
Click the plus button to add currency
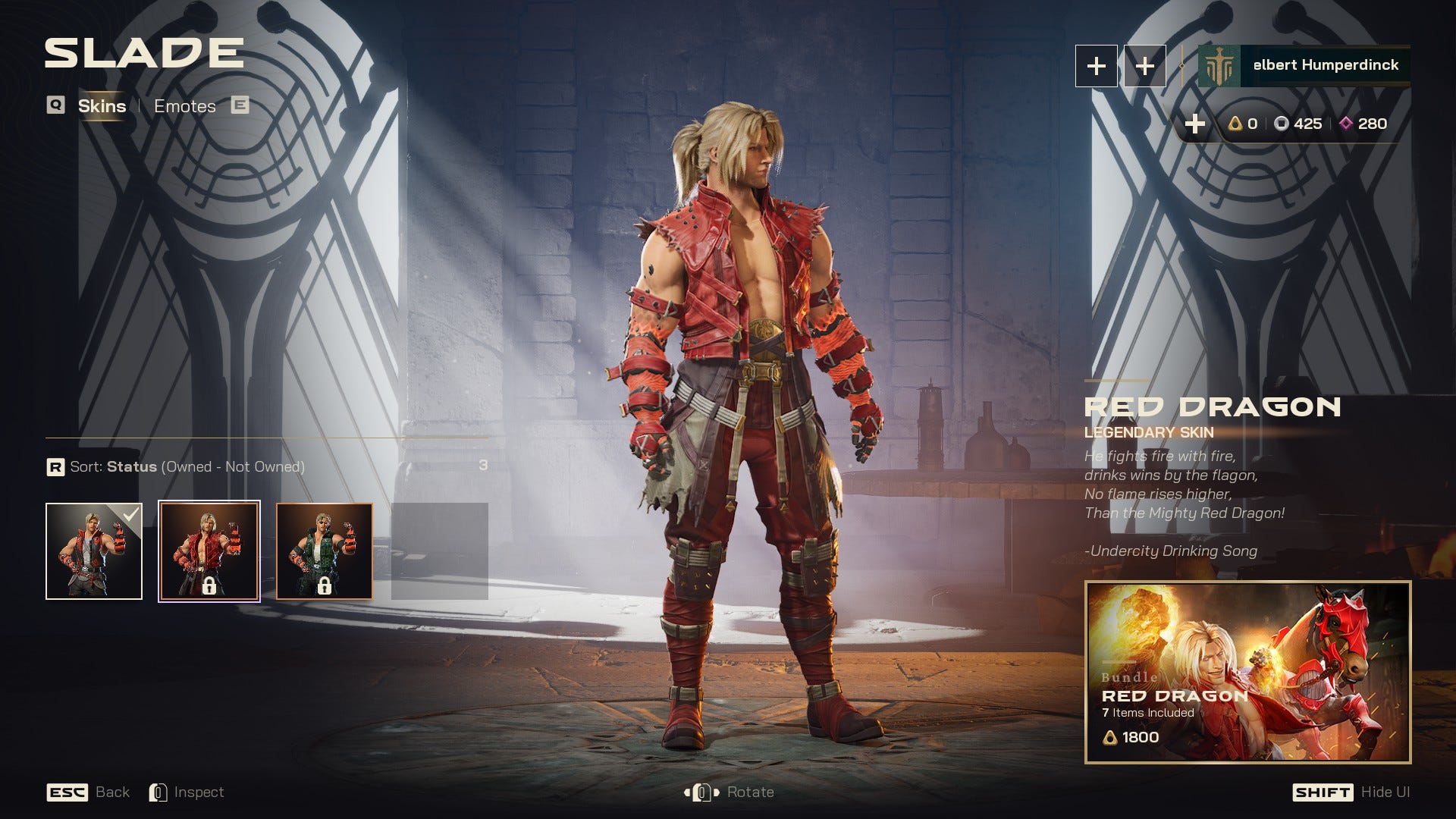(x=1195, y=124)
